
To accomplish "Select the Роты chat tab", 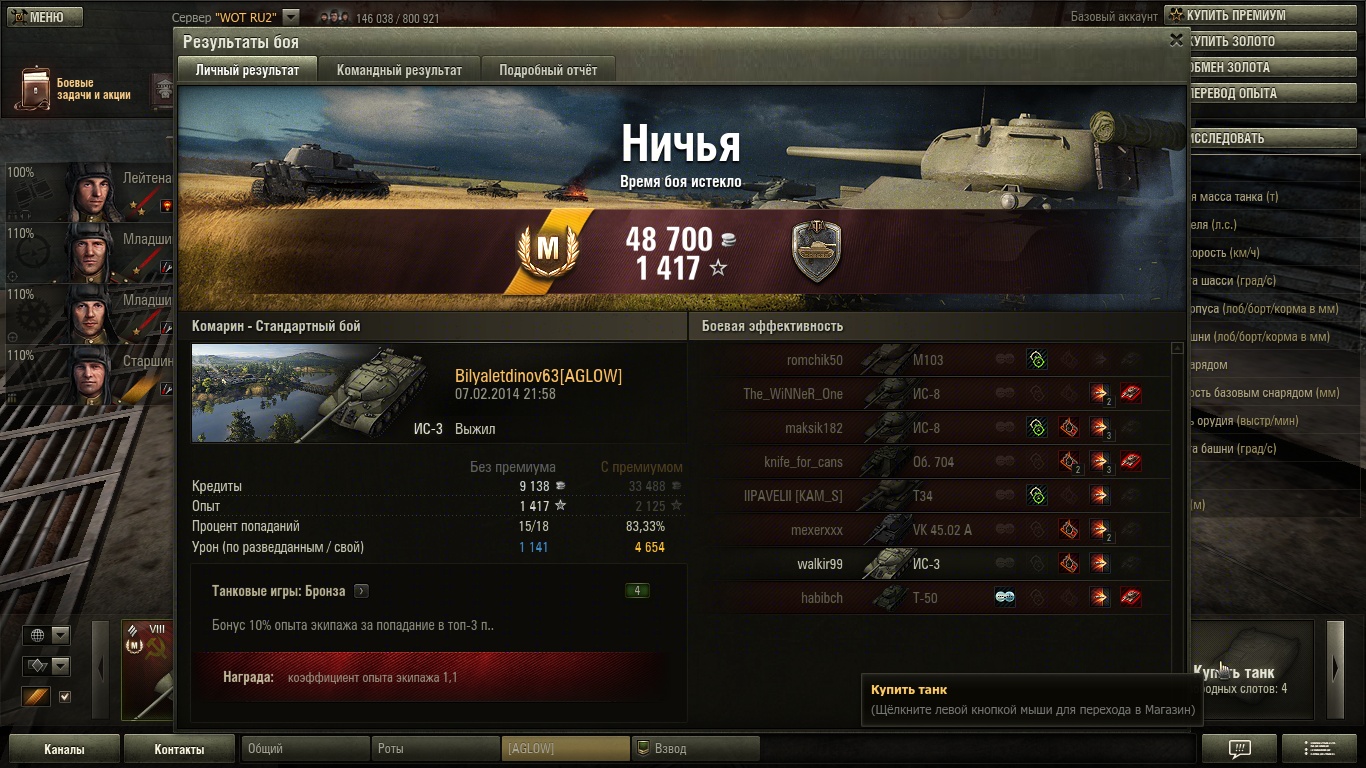I will pyautogui.click(x=435, y=748).
